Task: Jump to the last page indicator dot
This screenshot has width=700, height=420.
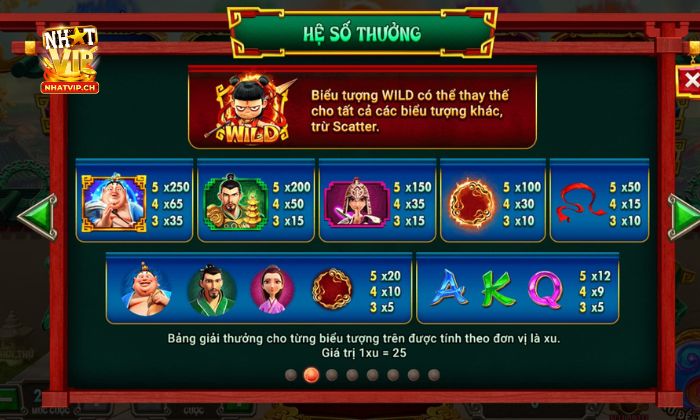Action: point(434,375)
